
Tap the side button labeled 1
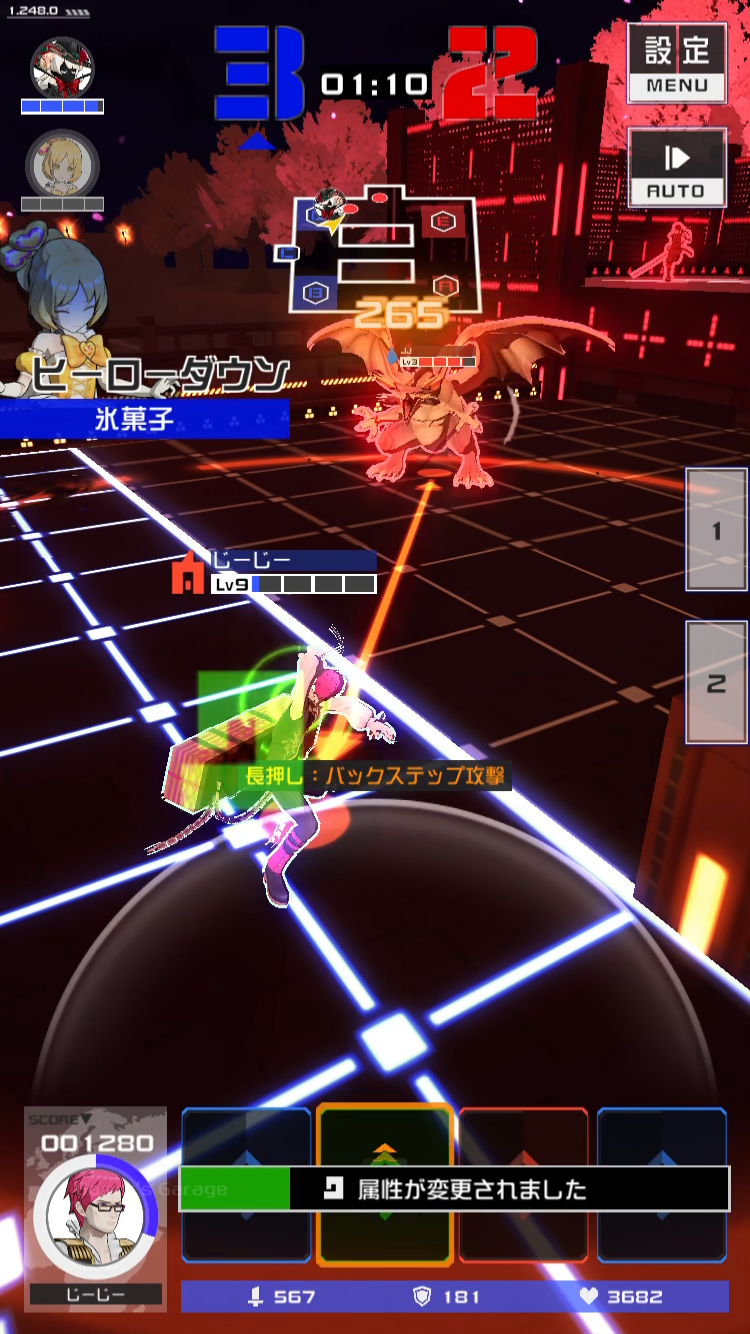(x=716, y=530)
